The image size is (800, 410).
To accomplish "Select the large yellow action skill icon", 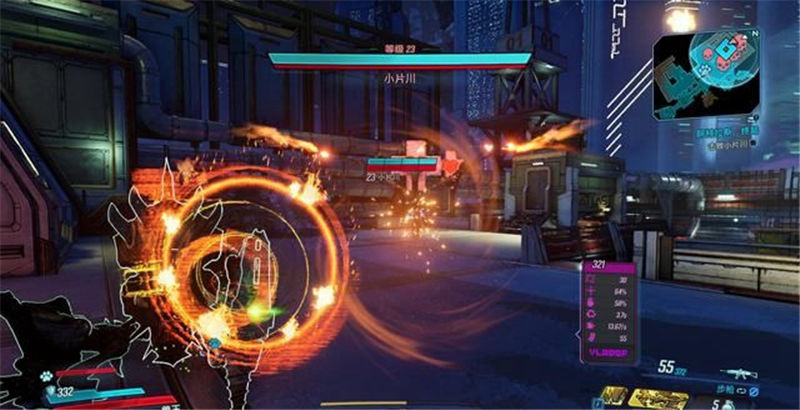I will click(658, 399).
